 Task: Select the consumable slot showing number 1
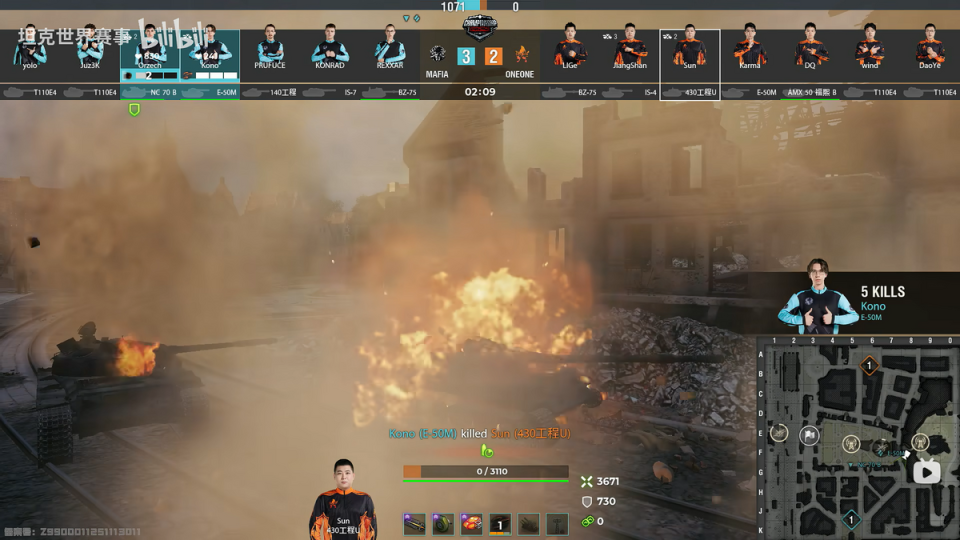pos(500,523)
